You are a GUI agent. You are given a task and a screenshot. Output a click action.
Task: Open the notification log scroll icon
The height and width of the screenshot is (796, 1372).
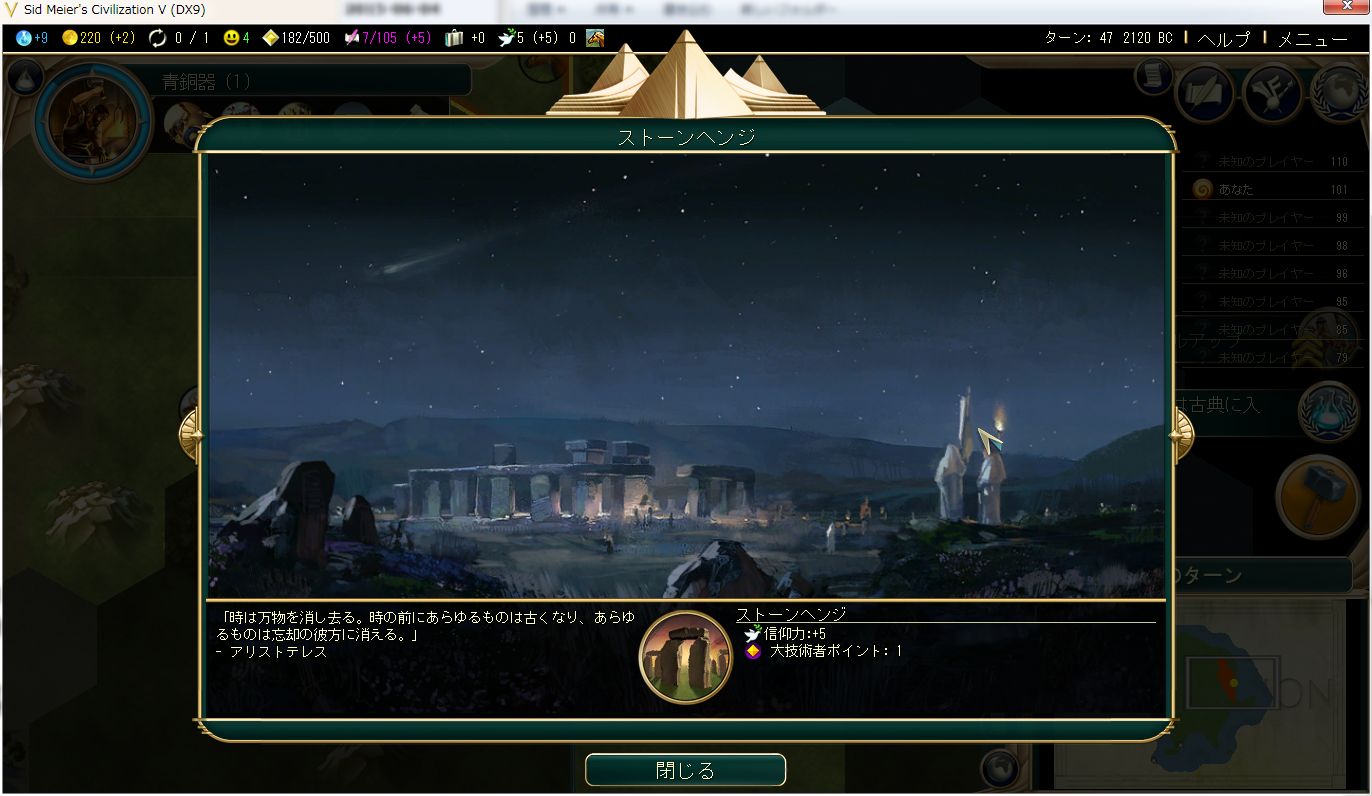[1153, 76]
